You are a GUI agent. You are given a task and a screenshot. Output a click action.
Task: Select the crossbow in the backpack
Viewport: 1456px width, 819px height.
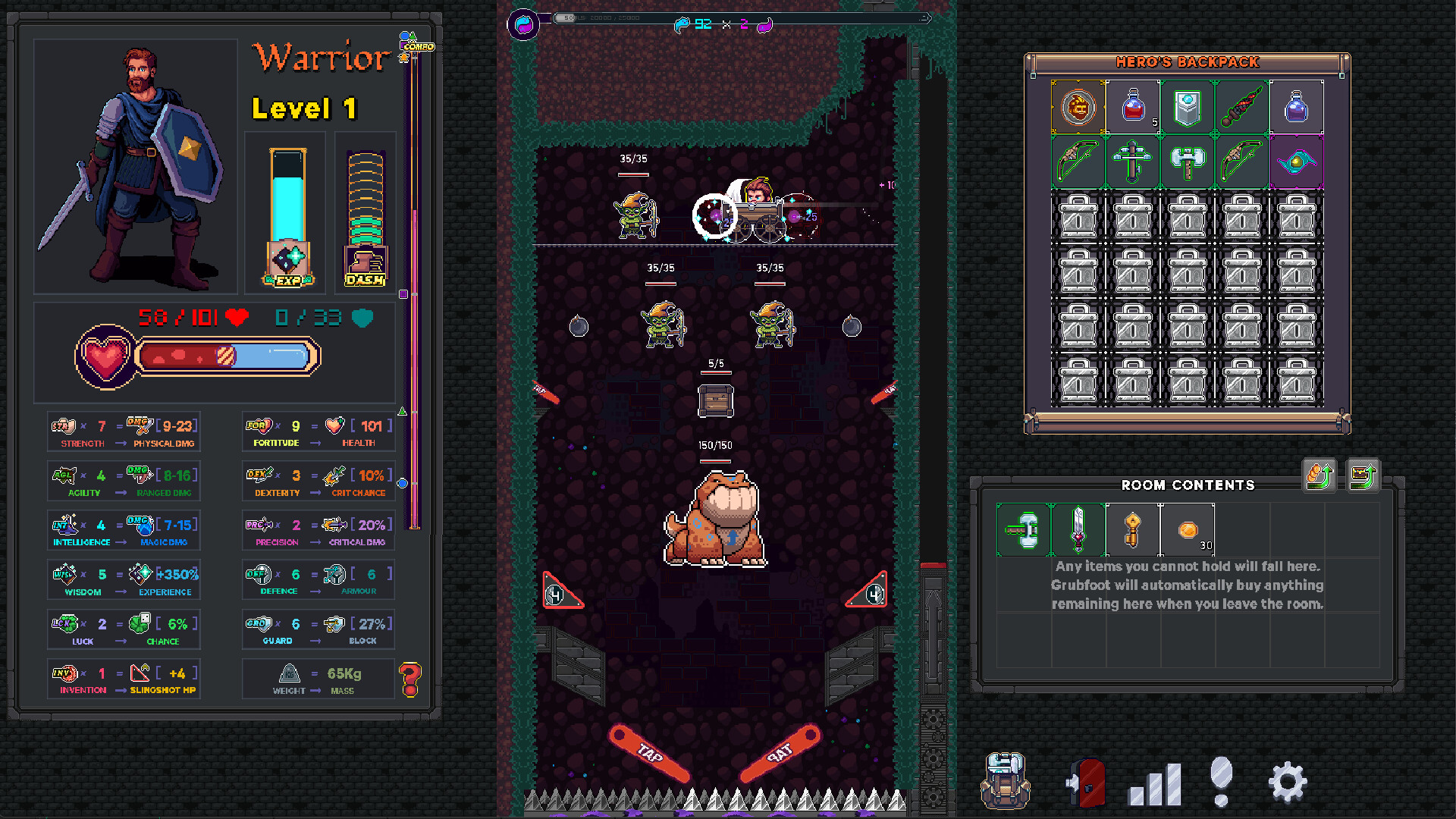point(1133,161)
